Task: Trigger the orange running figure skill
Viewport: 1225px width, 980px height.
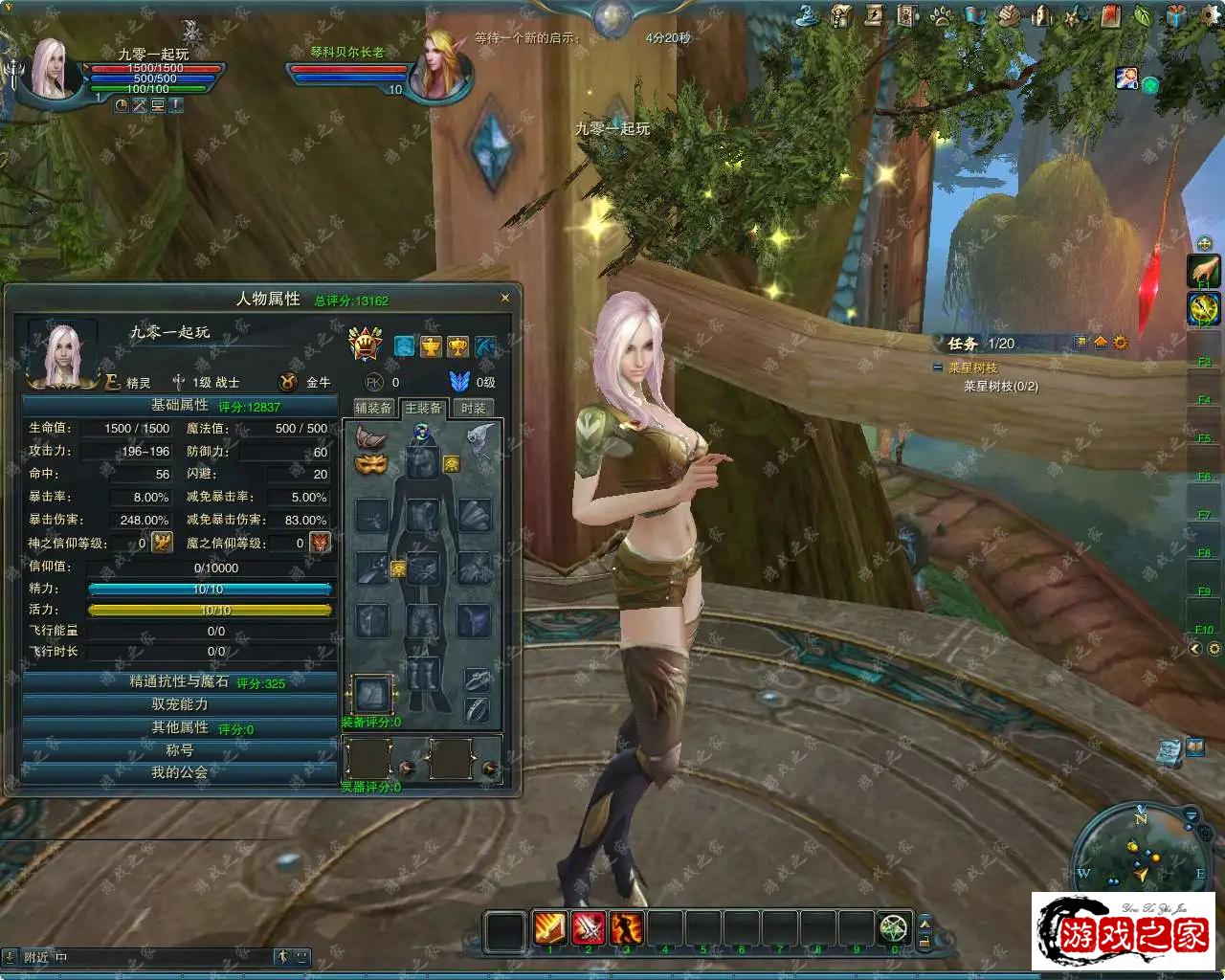Action: pos(626,927)
